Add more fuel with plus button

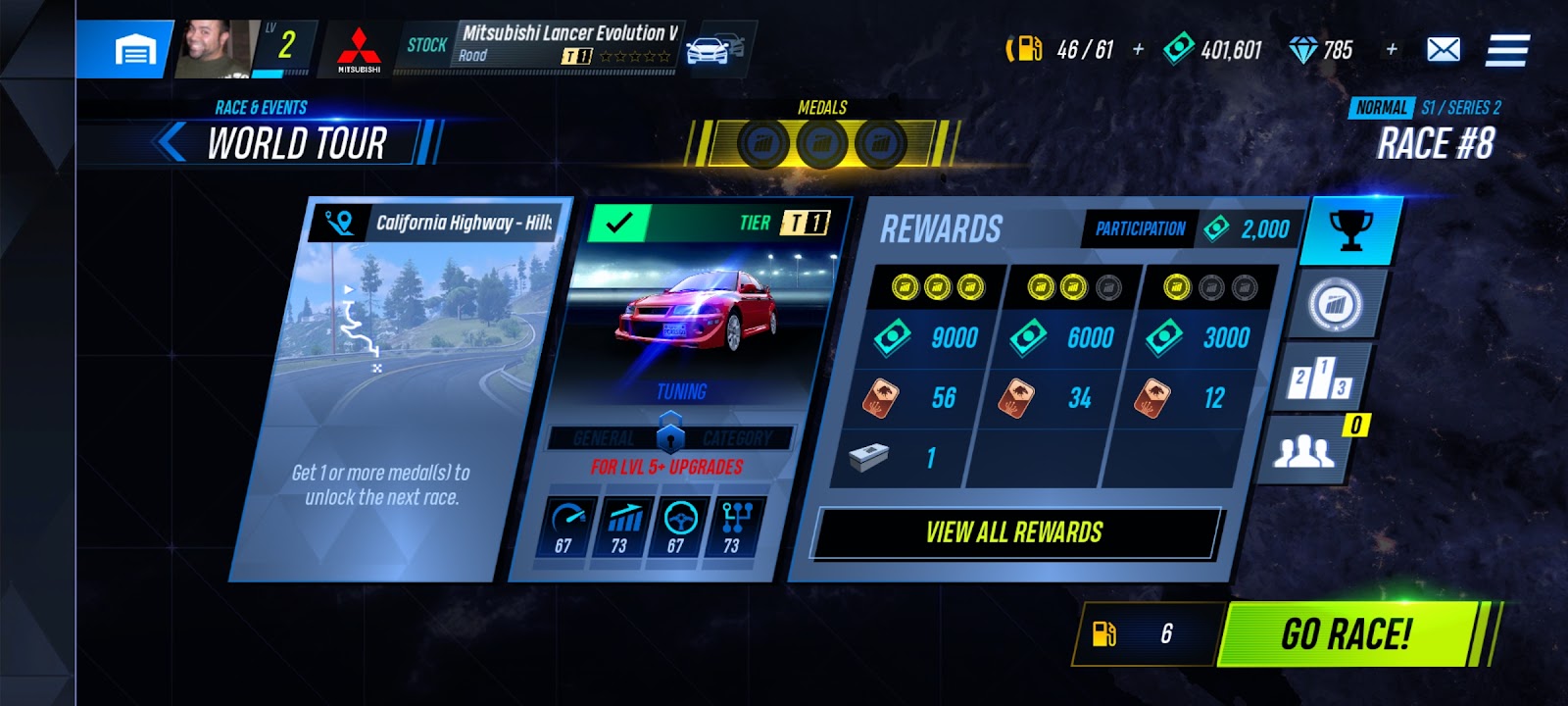pos(1138,49)
